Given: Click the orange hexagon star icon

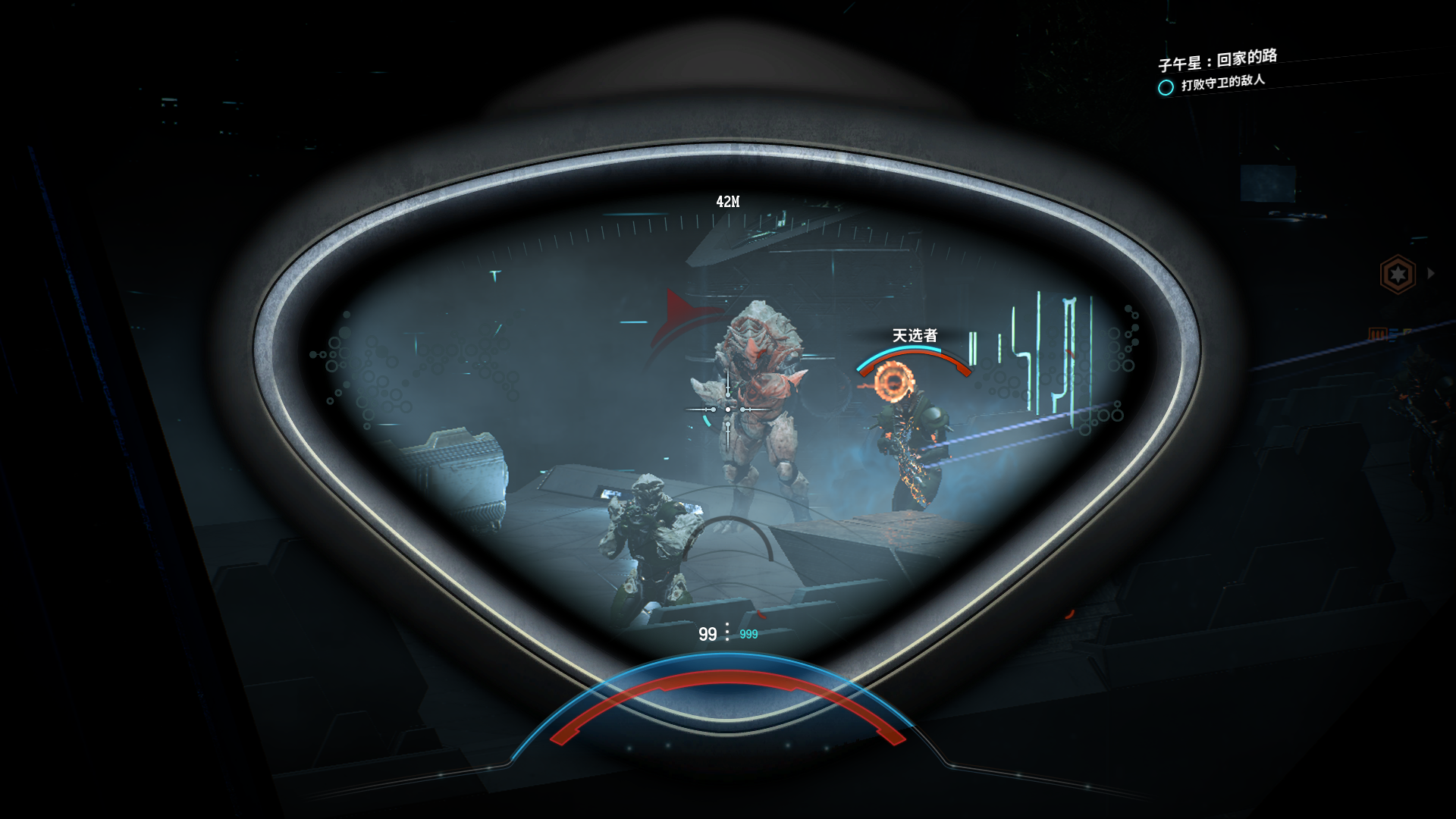Looking at the screenshot, I should click(x=1398, y=274).
